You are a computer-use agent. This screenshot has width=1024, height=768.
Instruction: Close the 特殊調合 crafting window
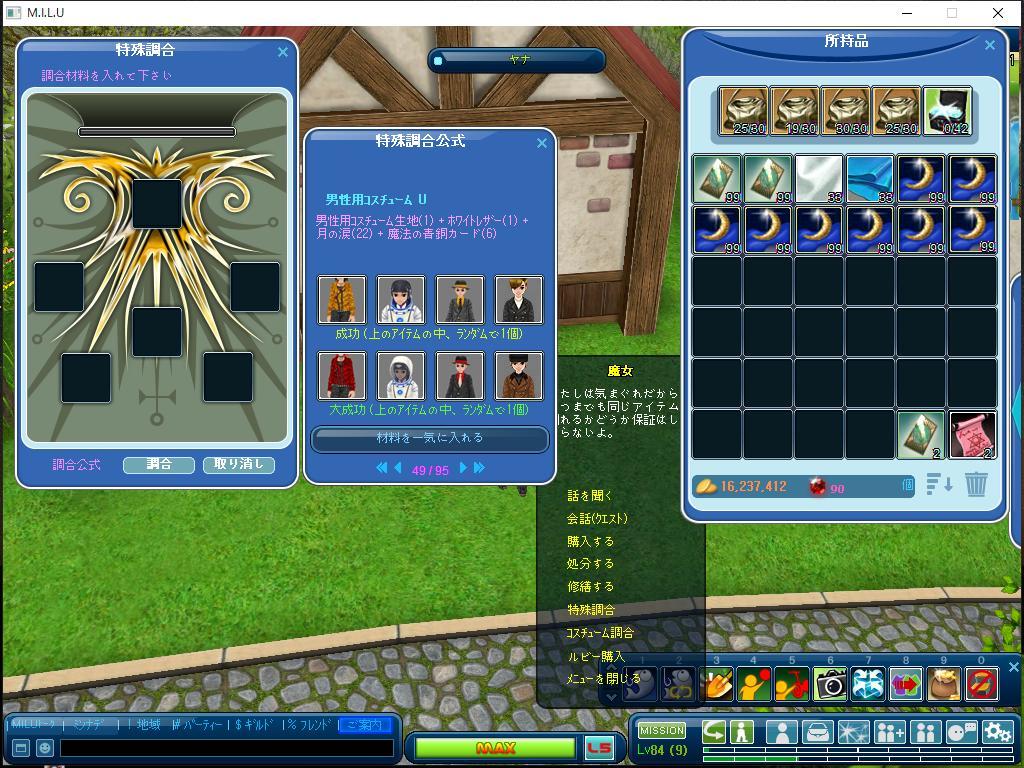coord(282,52)
